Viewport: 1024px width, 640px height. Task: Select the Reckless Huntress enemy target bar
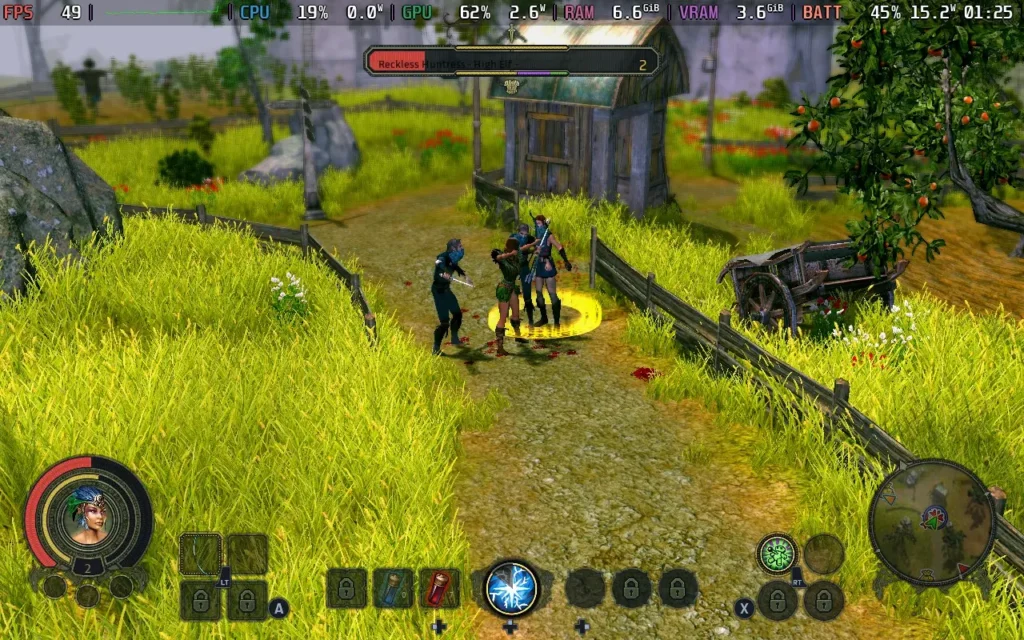pyautogui.click(x=511, y=63)
